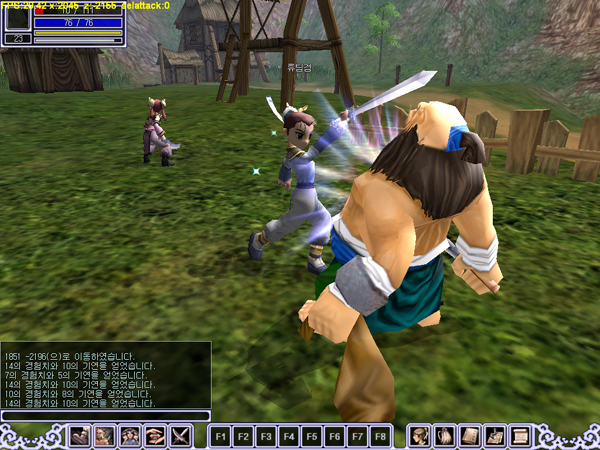The height and width of the screenshot is (450, 600).
Task: Choose the F3 hotkey slot
Action: point(265,437)
